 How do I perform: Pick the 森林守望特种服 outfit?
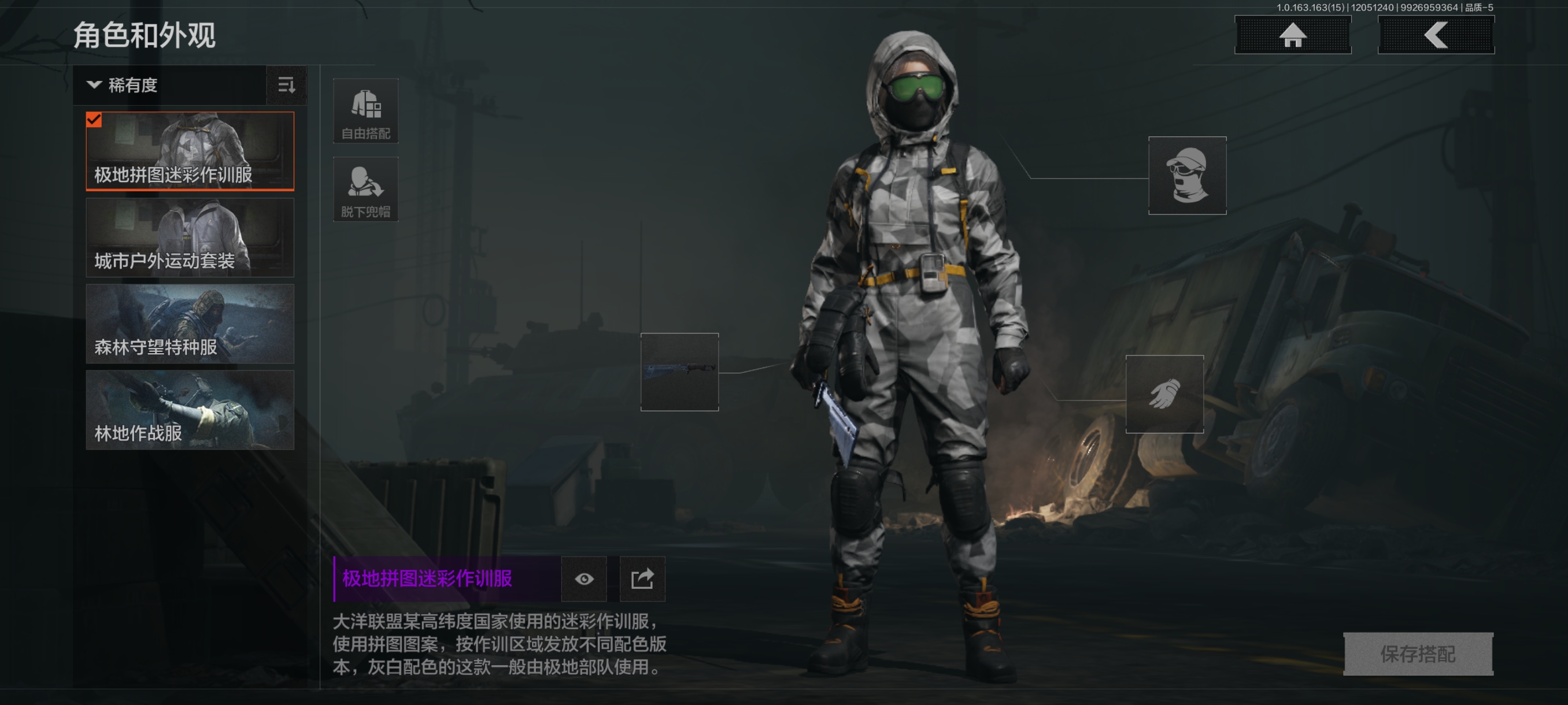tap(190, 324)
